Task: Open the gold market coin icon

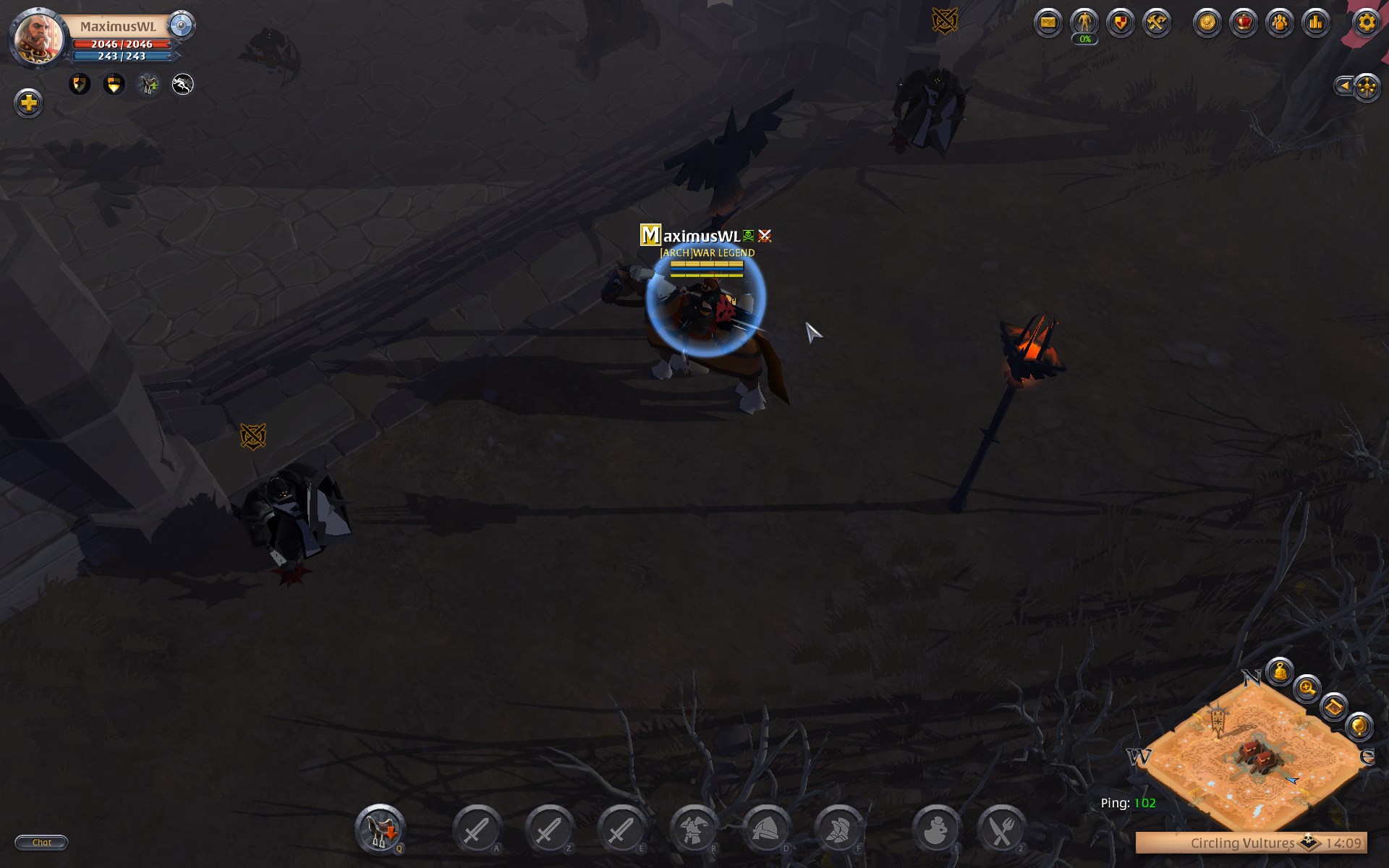Action: [1209, 22]
